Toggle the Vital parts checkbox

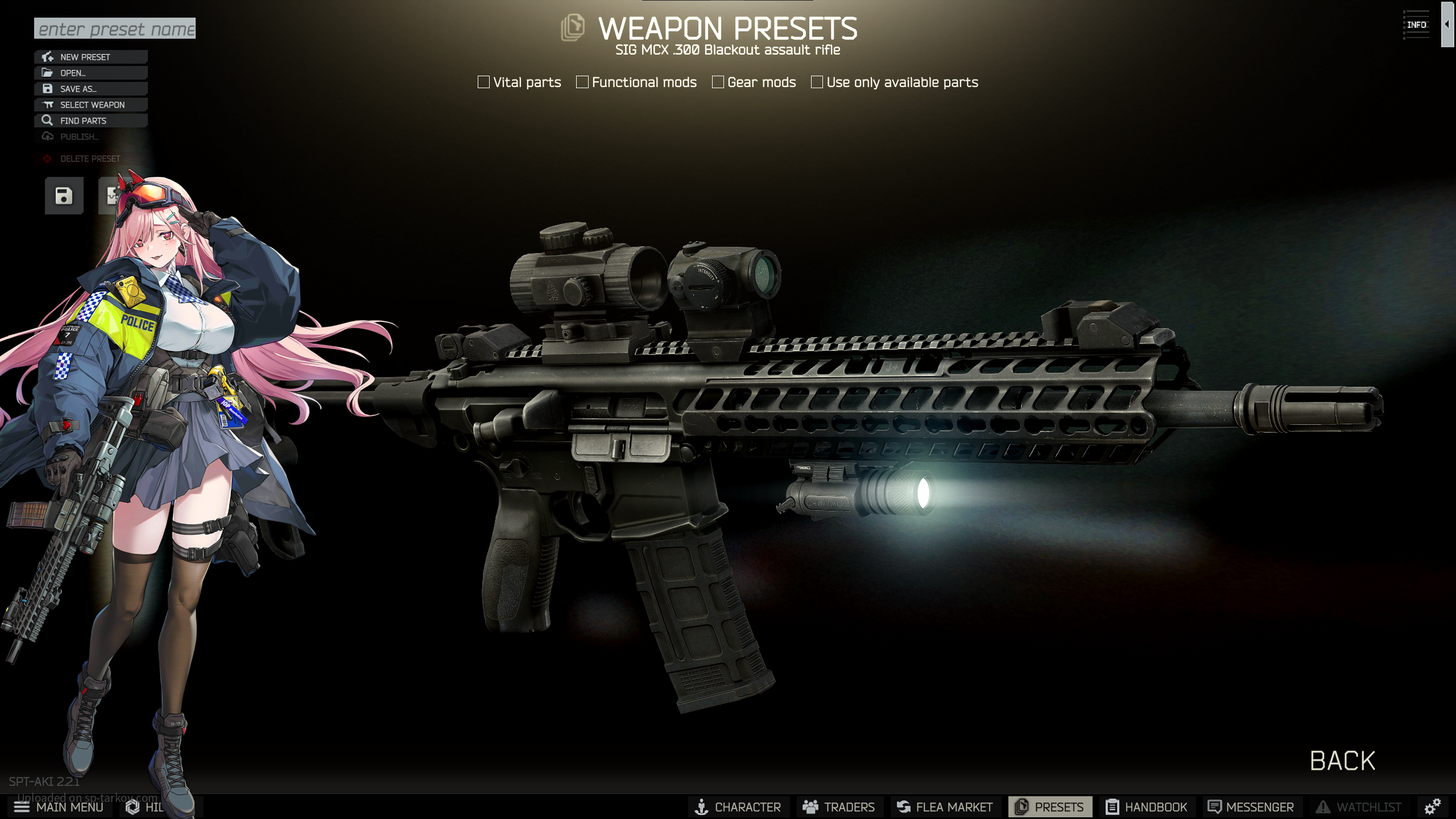tap(484, 82)
